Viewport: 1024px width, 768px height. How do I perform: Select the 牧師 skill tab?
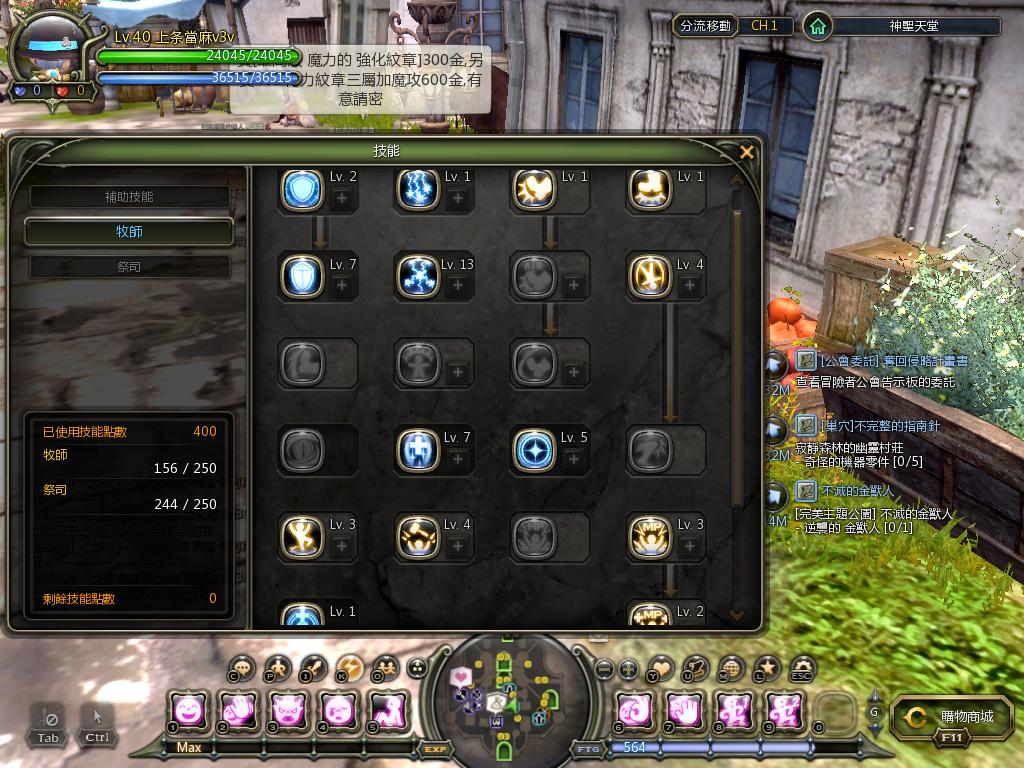click(x=130, y=232)
